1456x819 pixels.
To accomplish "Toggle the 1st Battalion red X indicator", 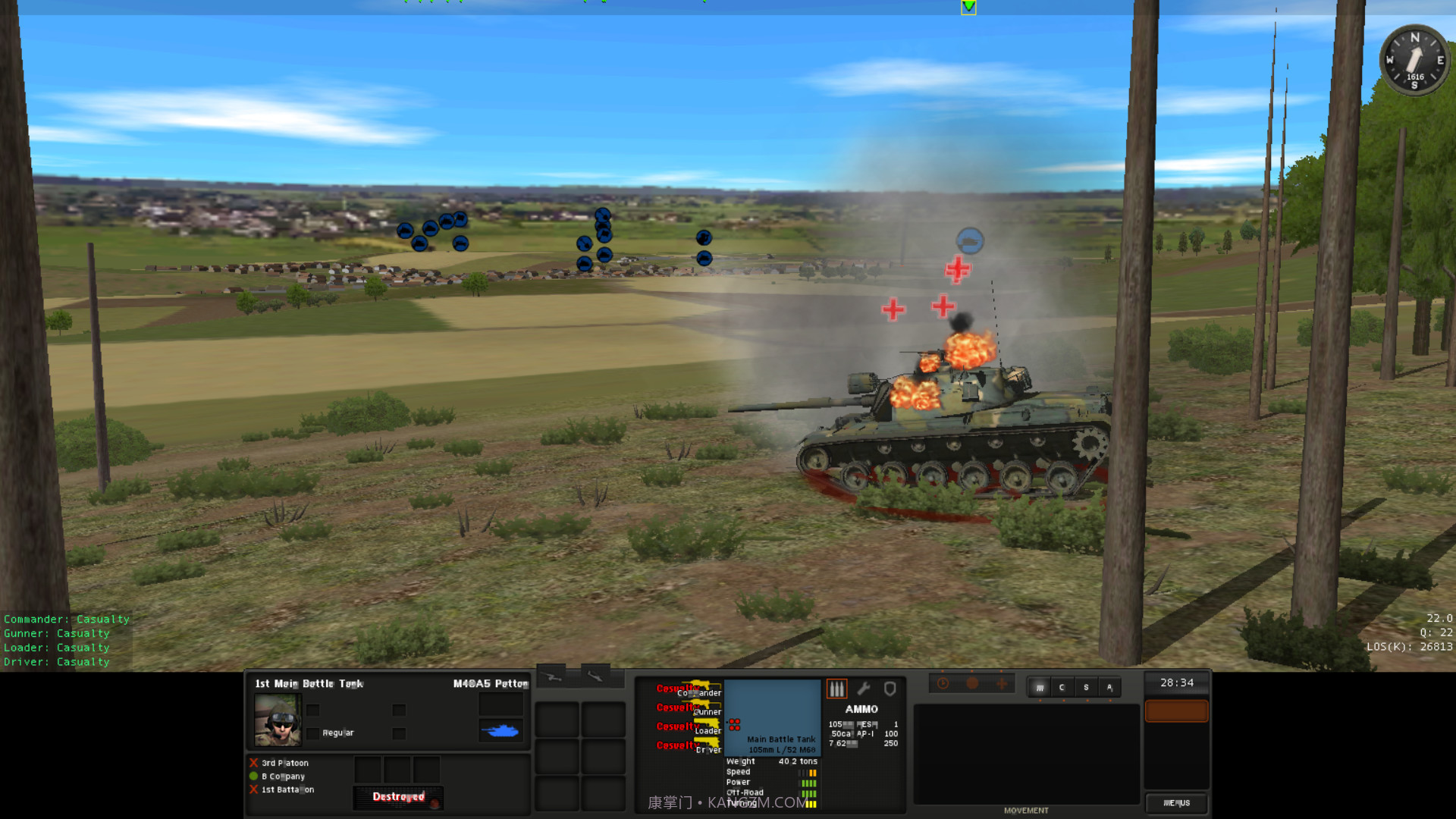I will click(253, 789).
